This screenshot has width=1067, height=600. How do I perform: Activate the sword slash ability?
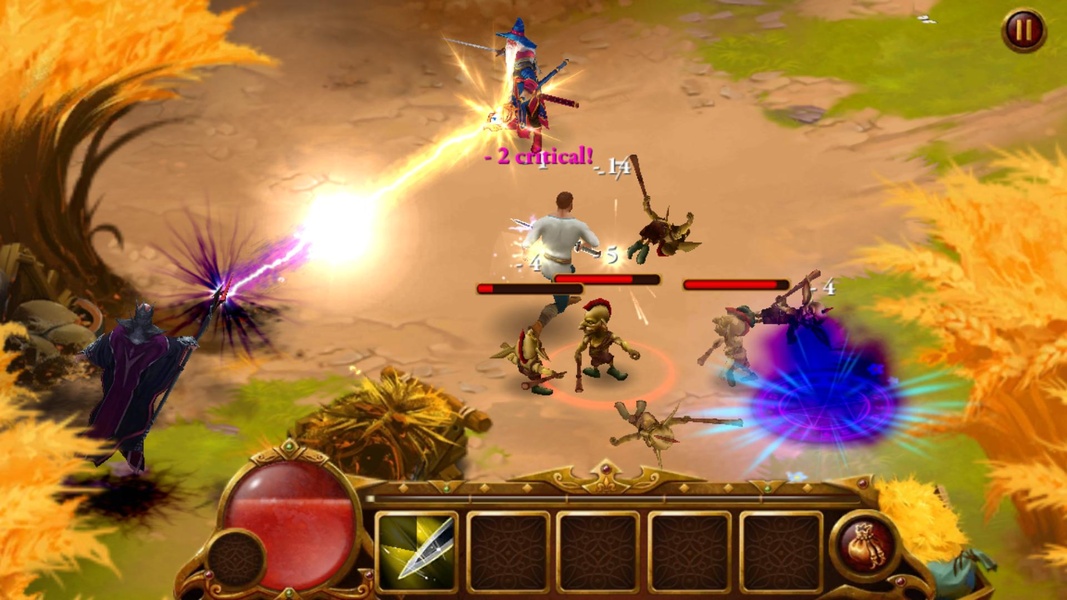click(x=417, y=552)
